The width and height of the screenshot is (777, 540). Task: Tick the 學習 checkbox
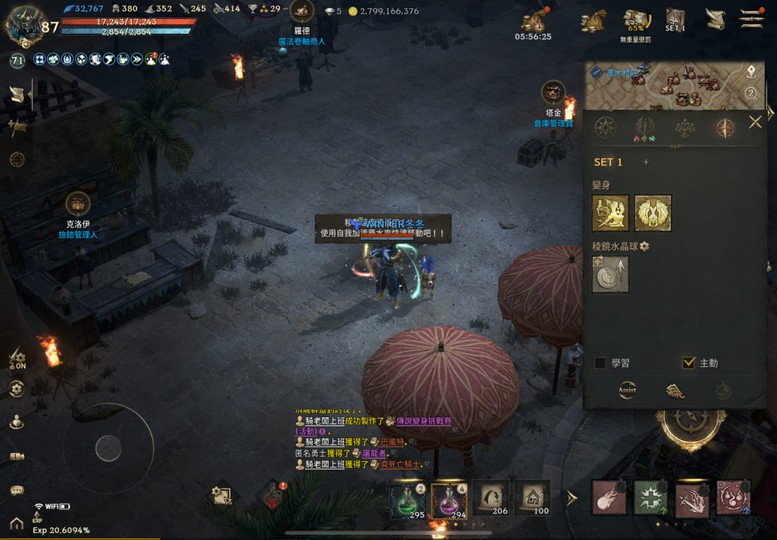tap(600, 363)
